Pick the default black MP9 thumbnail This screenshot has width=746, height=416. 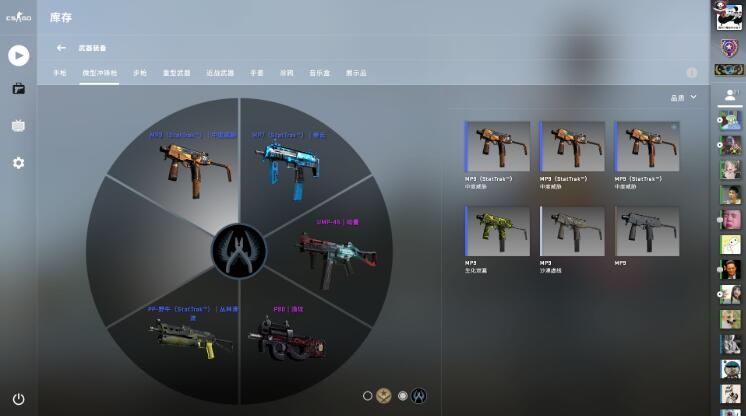647,232
